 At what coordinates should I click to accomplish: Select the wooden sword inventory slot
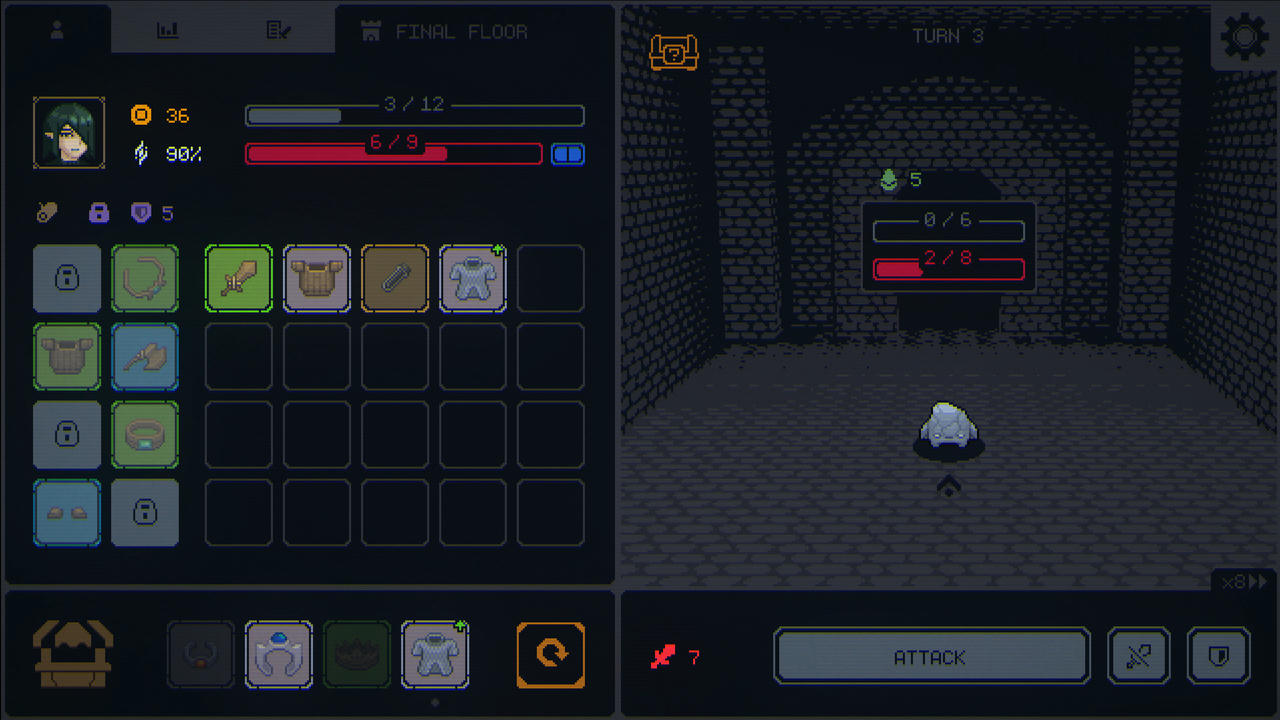[x=239, y=279]
